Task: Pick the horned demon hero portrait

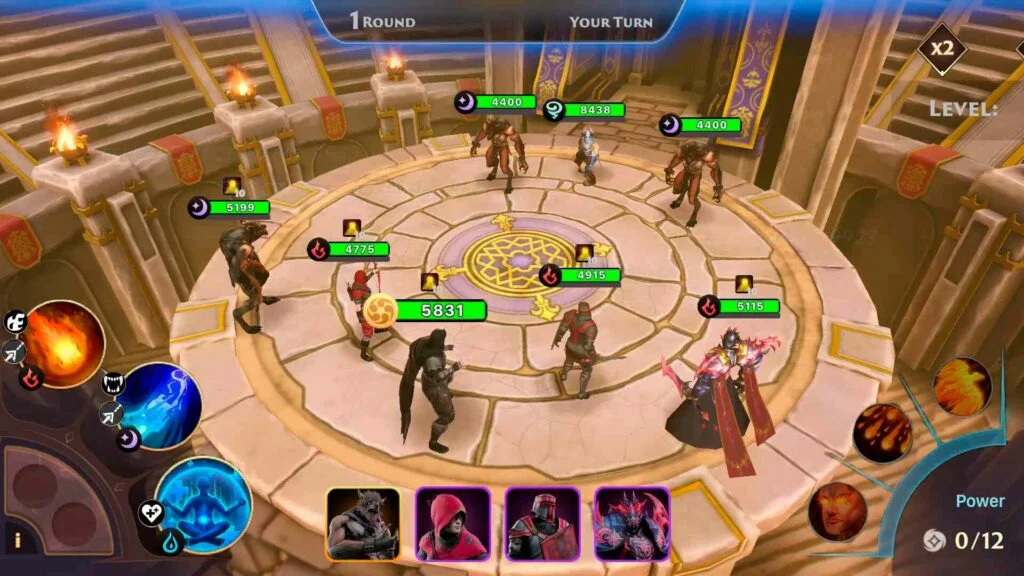Action: (631, 523)
